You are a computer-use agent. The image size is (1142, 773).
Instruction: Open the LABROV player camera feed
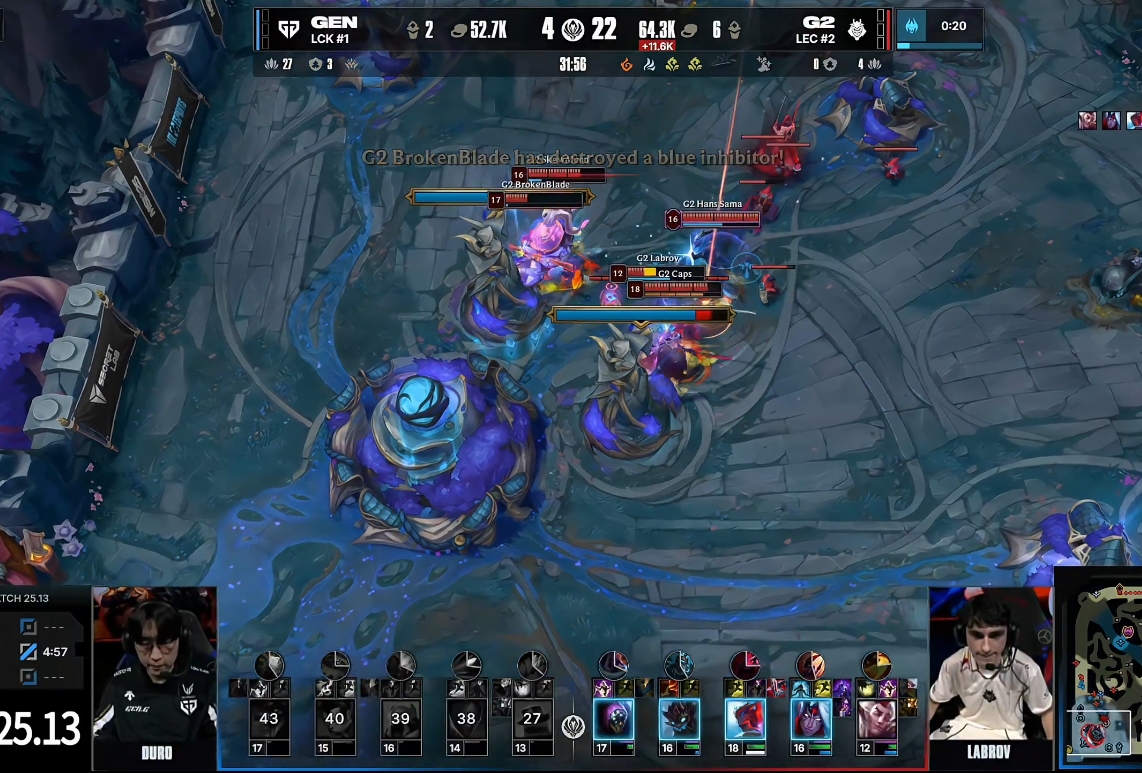pyautogui.click(x=990, y=665)
